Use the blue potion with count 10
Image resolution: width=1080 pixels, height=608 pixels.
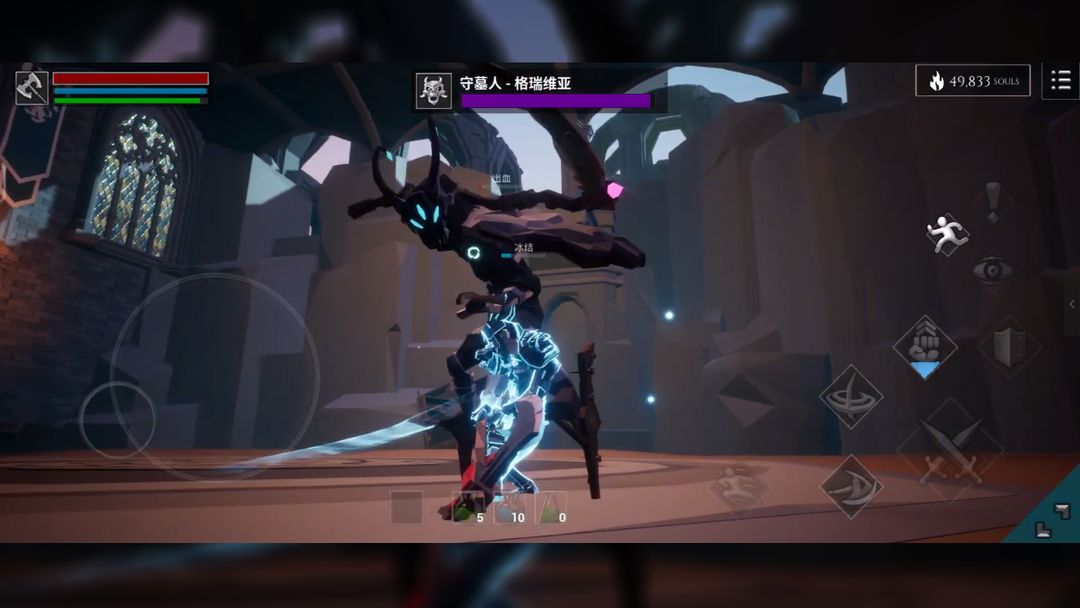coord(509,508)
